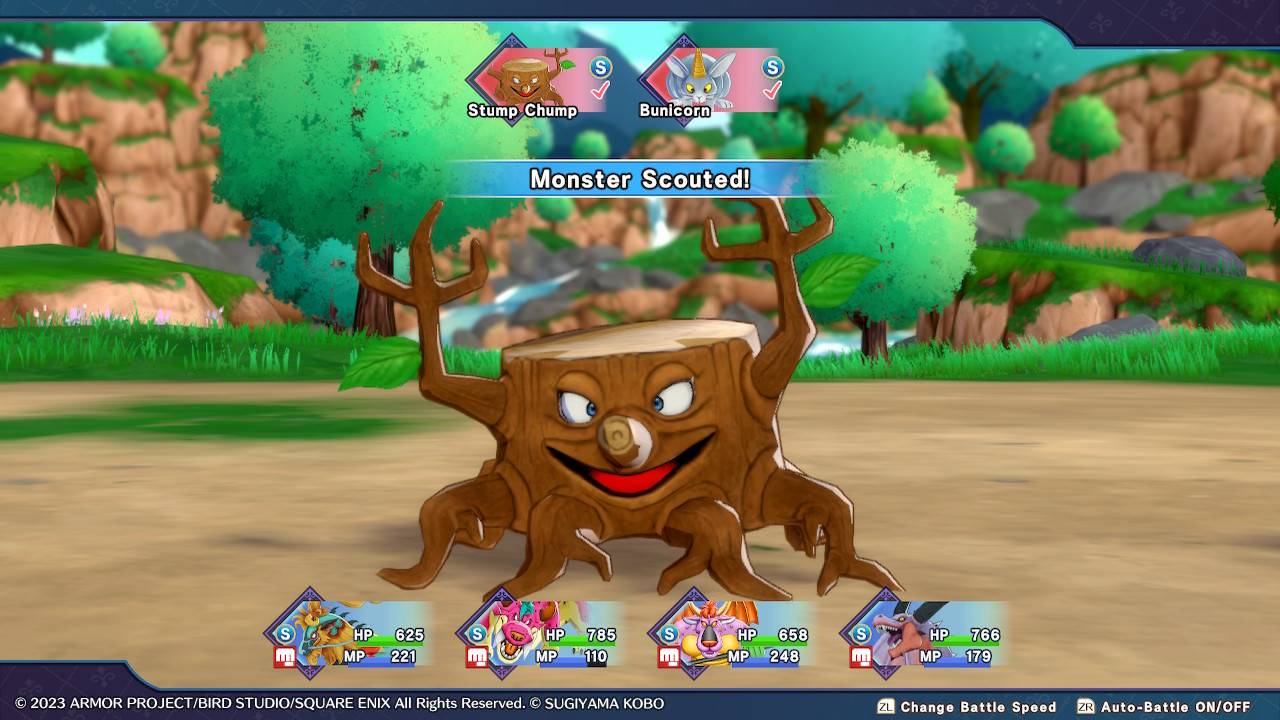Image resolution: width=1280 pixels, height=720 pixels.
Task: Select the purple dragon party portrait
Action: coord(924,635)
